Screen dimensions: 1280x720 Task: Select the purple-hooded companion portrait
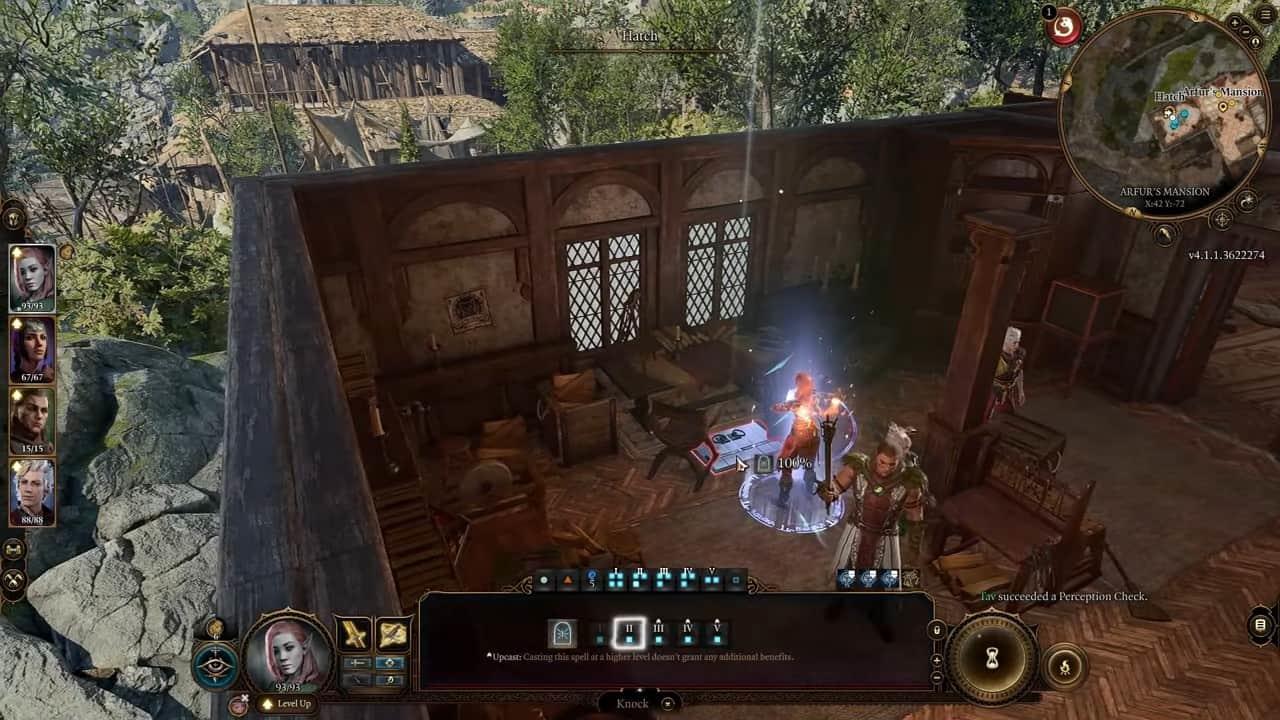pos(32,349)
